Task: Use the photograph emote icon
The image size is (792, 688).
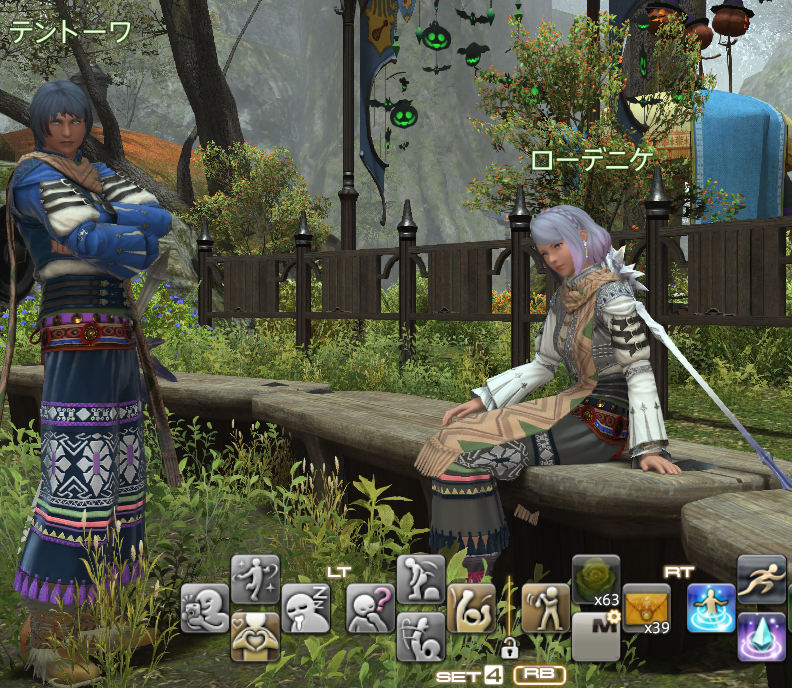Action: pos(205,608)
